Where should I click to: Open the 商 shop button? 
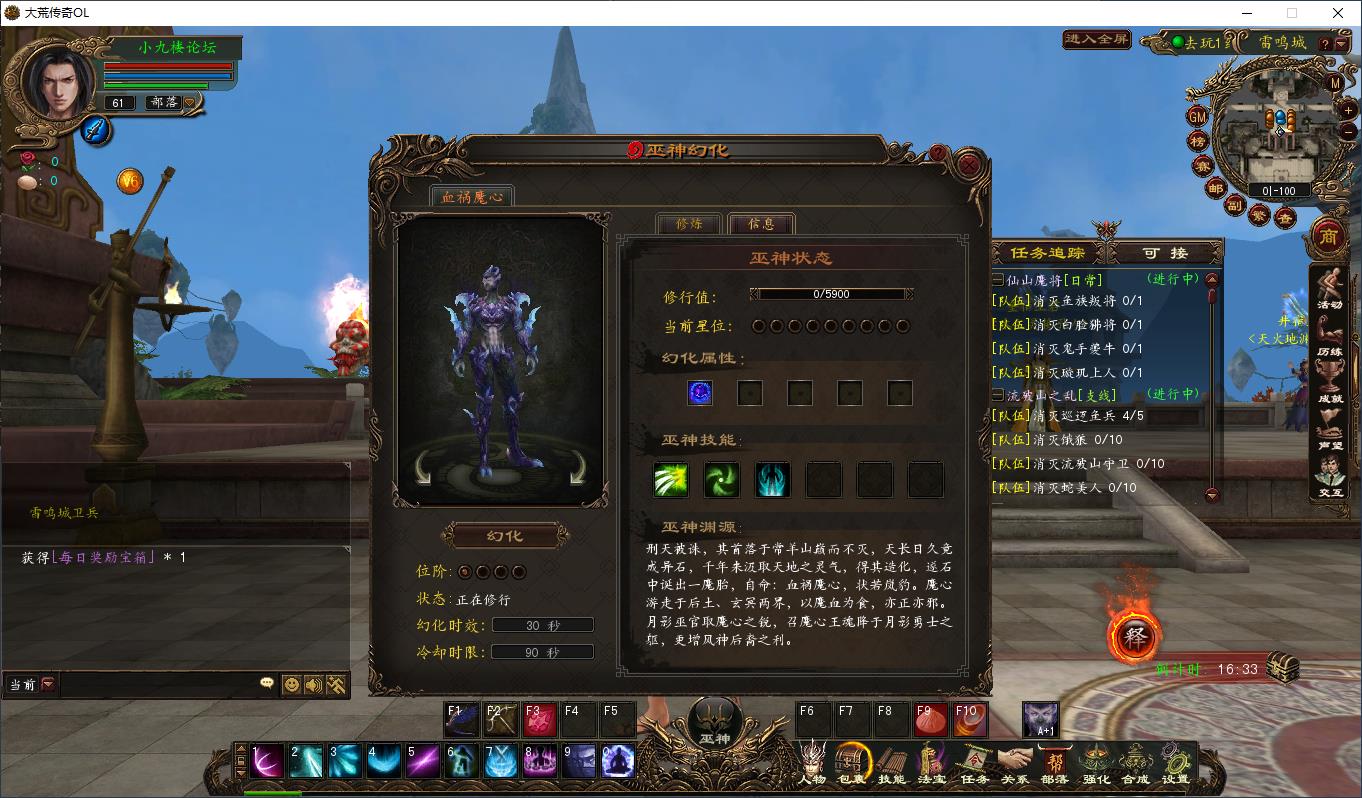click(x=1328, y=236)
